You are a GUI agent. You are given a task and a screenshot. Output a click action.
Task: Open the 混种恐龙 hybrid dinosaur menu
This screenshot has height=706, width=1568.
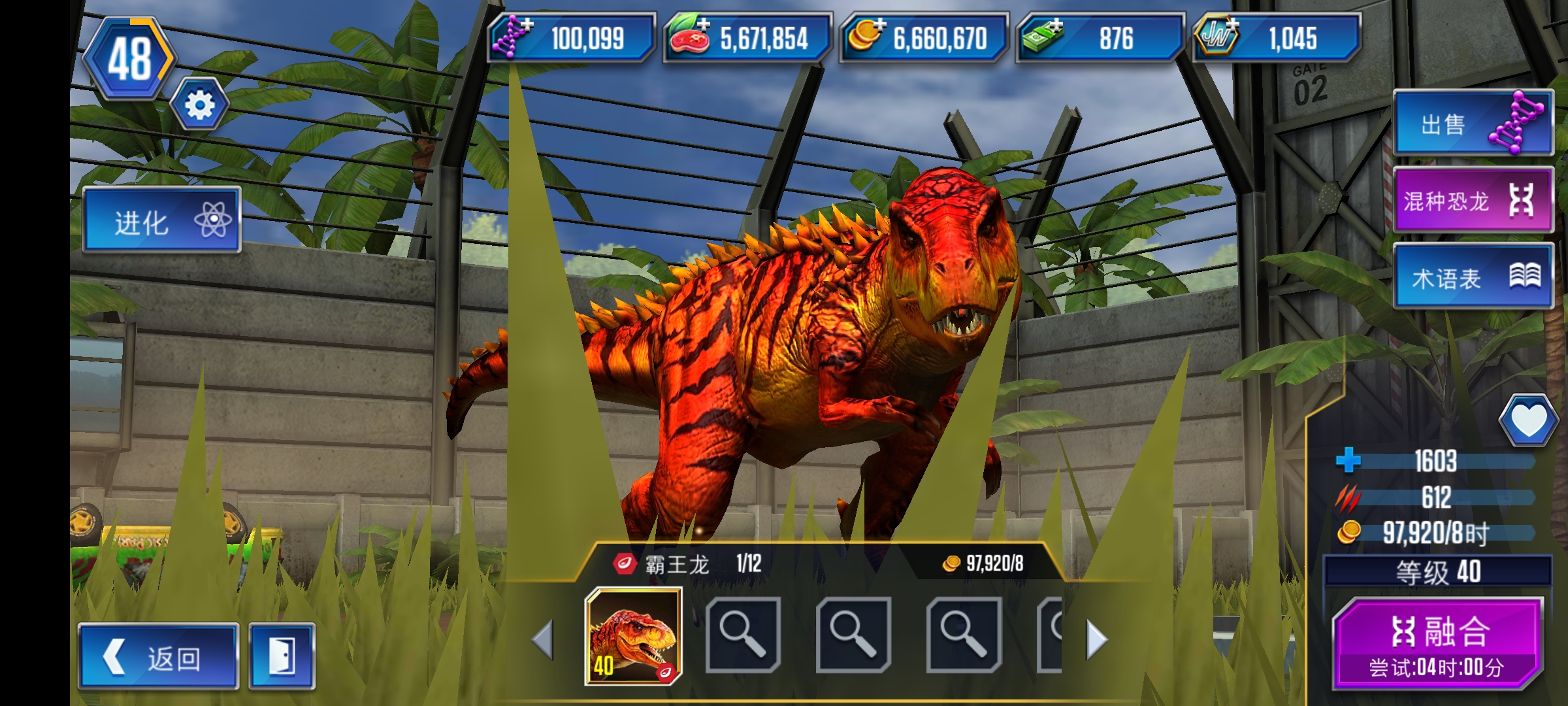pos(1473,200)
